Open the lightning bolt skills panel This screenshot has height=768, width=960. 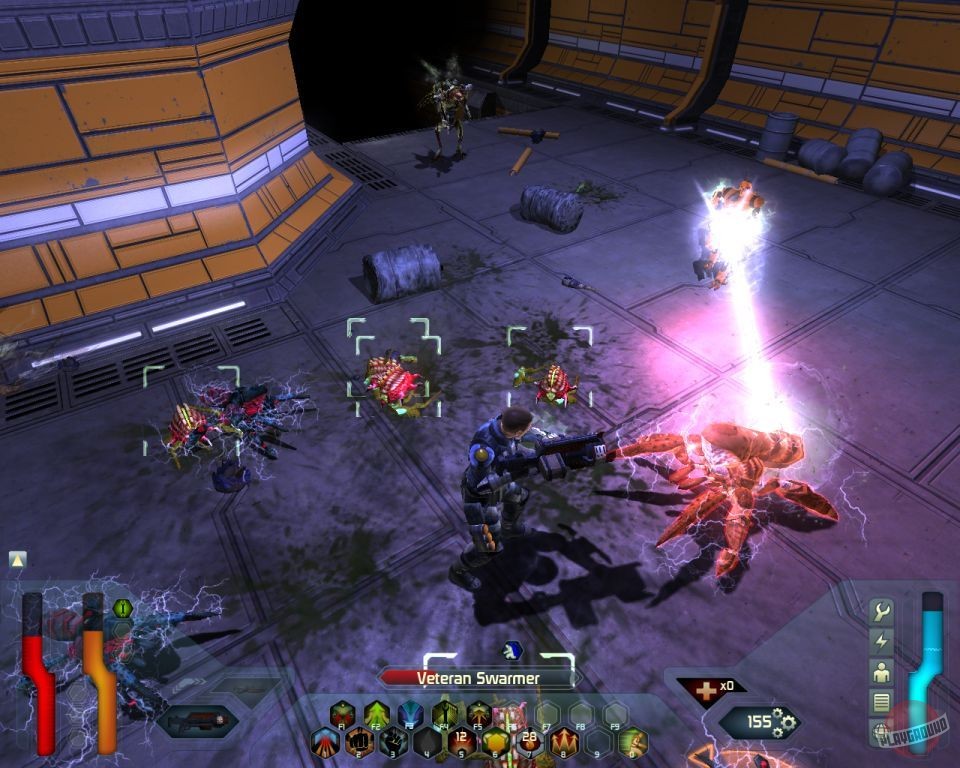[x=881, y=641]
